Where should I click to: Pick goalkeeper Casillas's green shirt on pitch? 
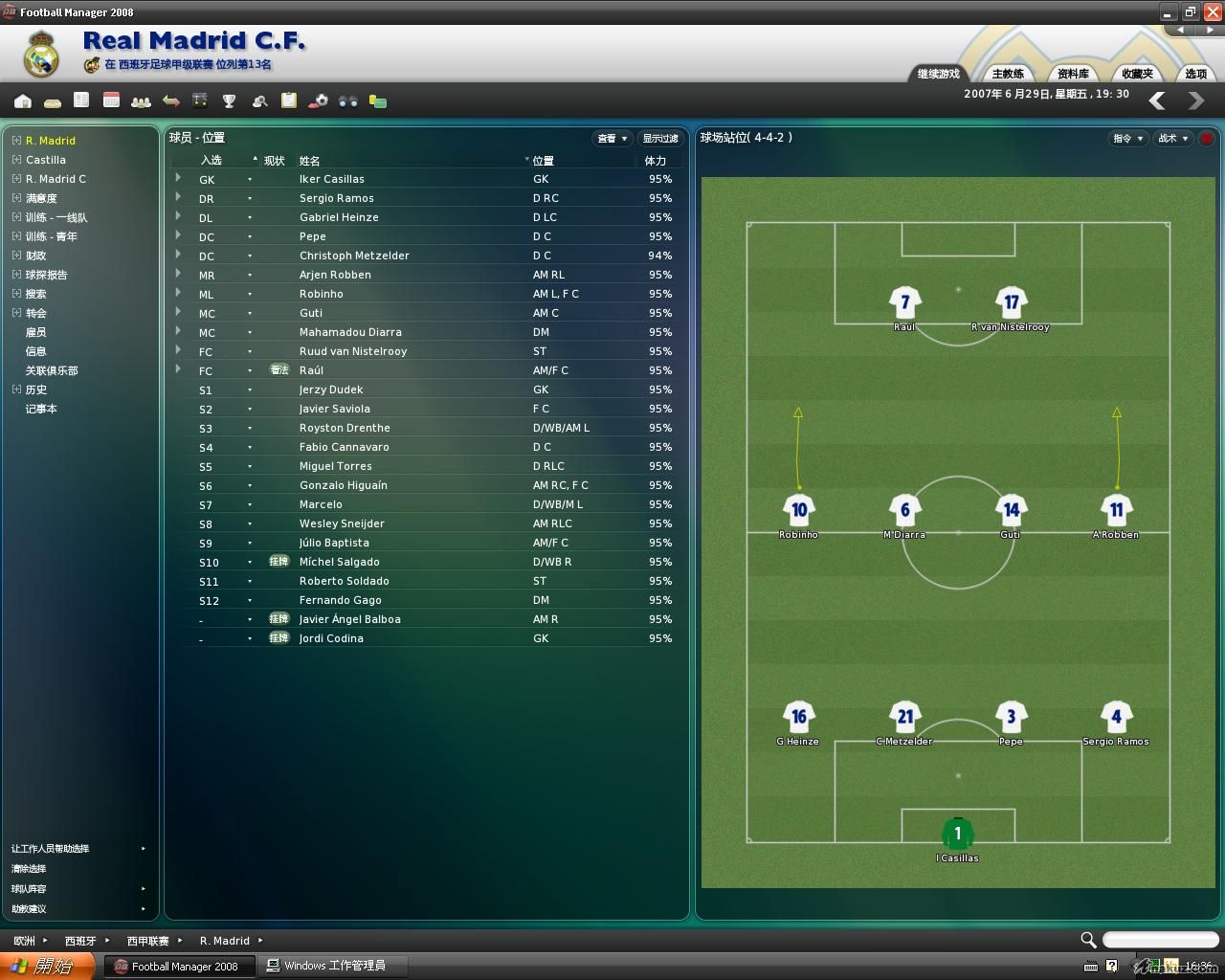click(957, 834)
